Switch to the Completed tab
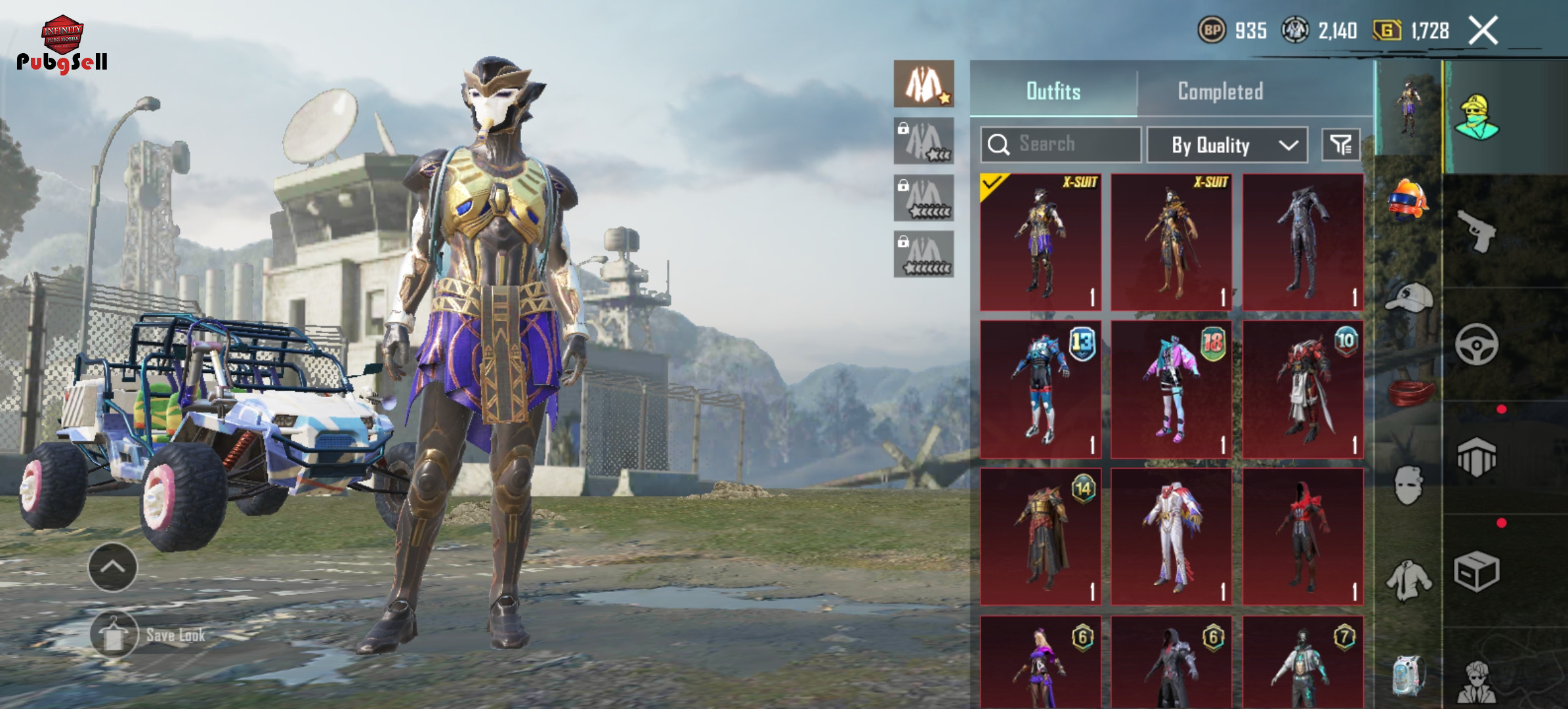 pyautogui.click(x=1220, y=91)
